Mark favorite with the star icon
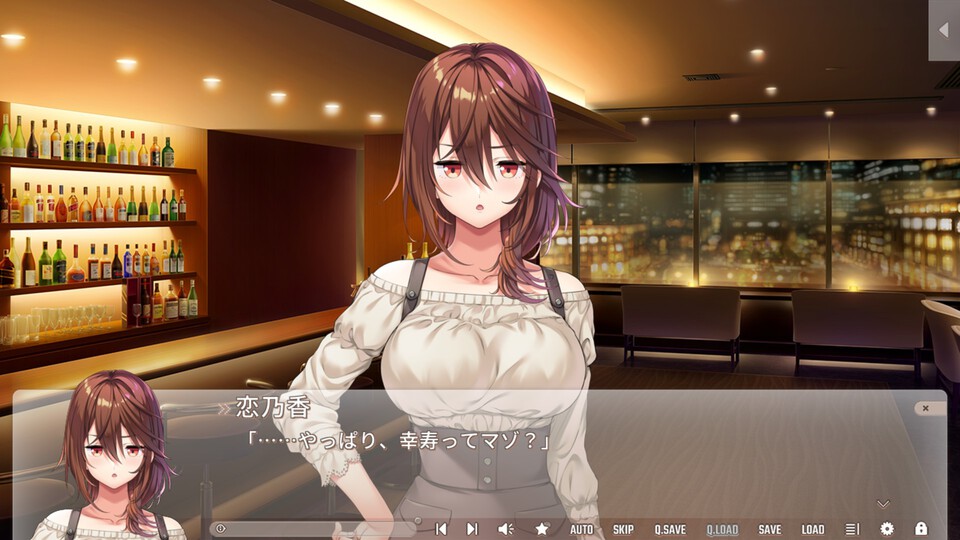This screenshot has width=960, height=540. 542,529
